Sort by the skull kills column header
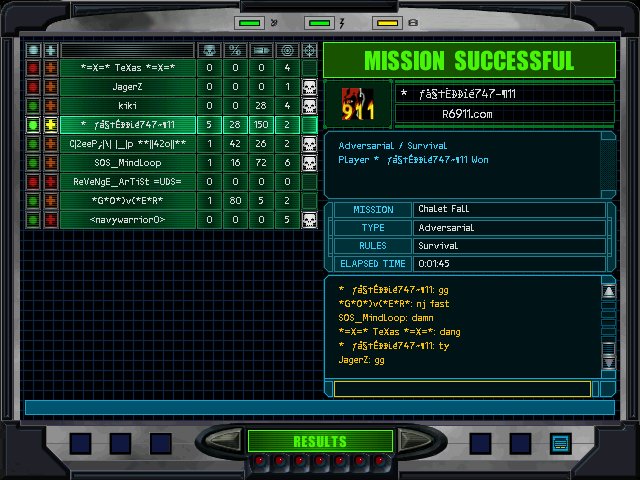The height and width of the screenshot is (480, 640). 209,50
